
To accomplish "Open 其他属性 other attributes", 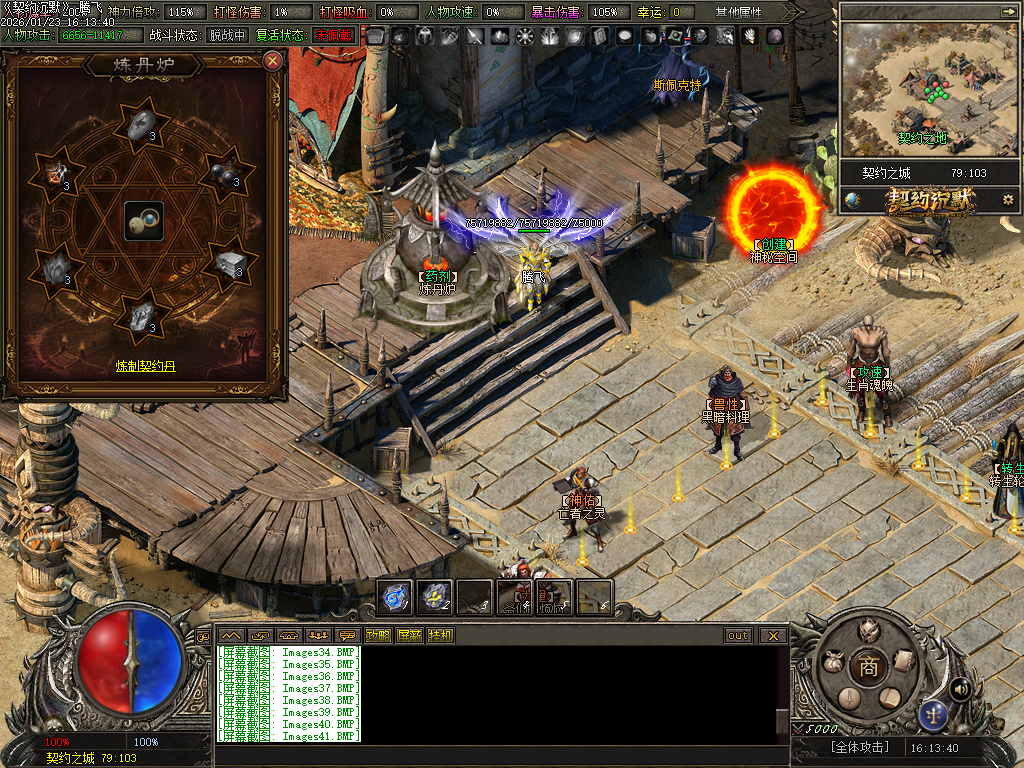I will [738, 12].
